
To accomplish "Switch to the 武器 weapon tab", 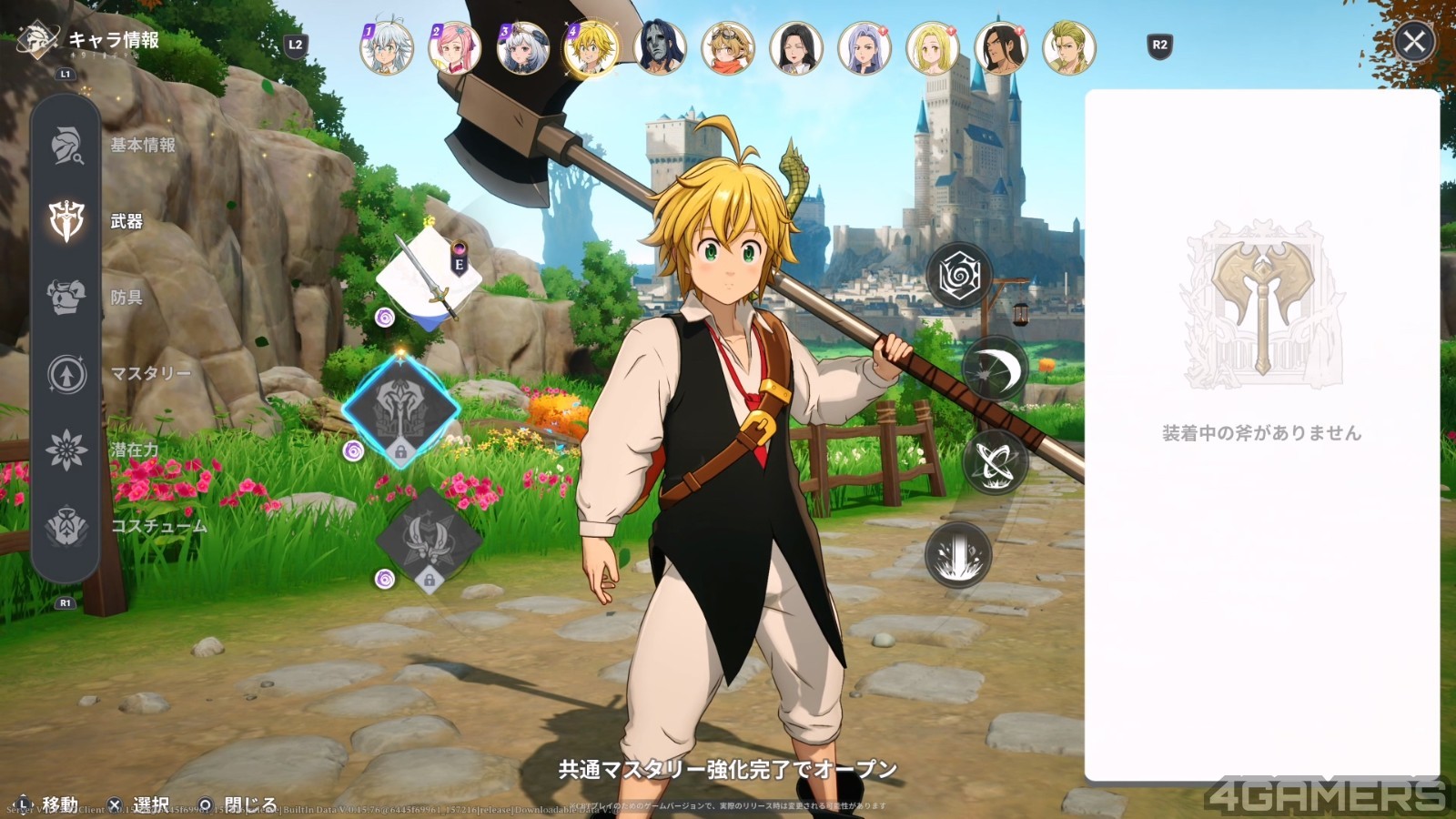I will click(66, 221).
